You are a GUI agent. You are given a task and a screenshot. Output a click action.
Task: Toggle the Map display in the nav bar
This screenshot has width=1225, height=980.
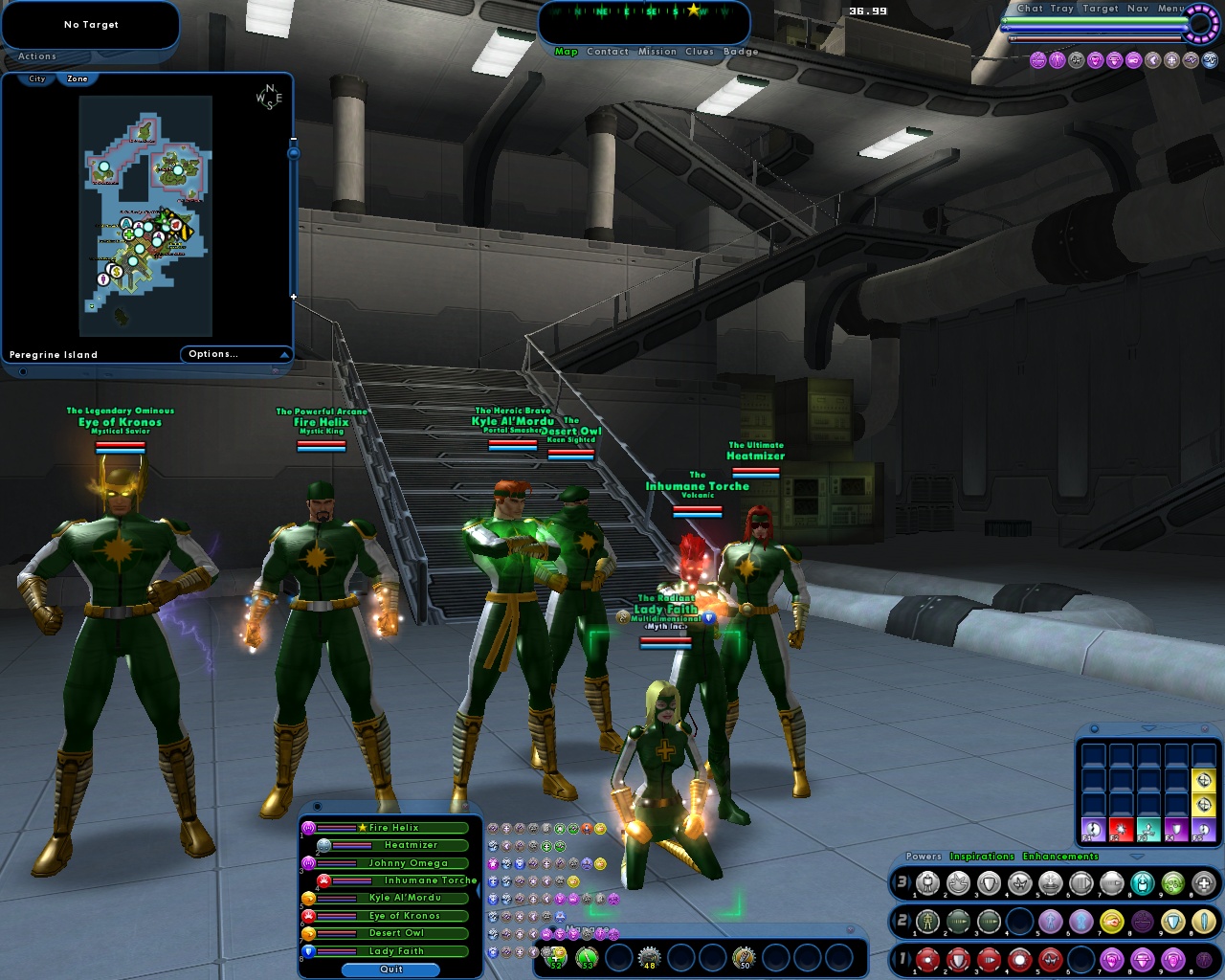[x=566, y=52]
